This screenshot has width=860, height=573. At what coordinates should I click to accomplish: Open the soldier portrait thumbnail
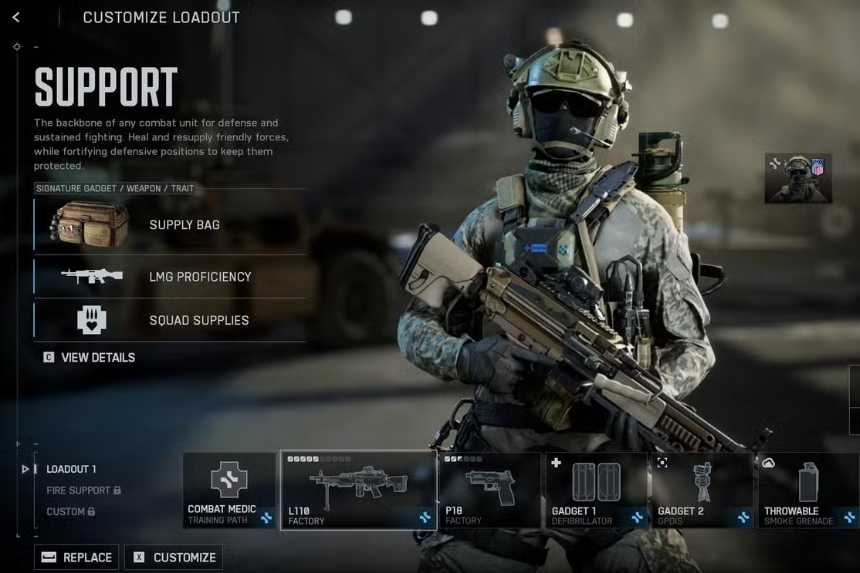pos(798,178)
